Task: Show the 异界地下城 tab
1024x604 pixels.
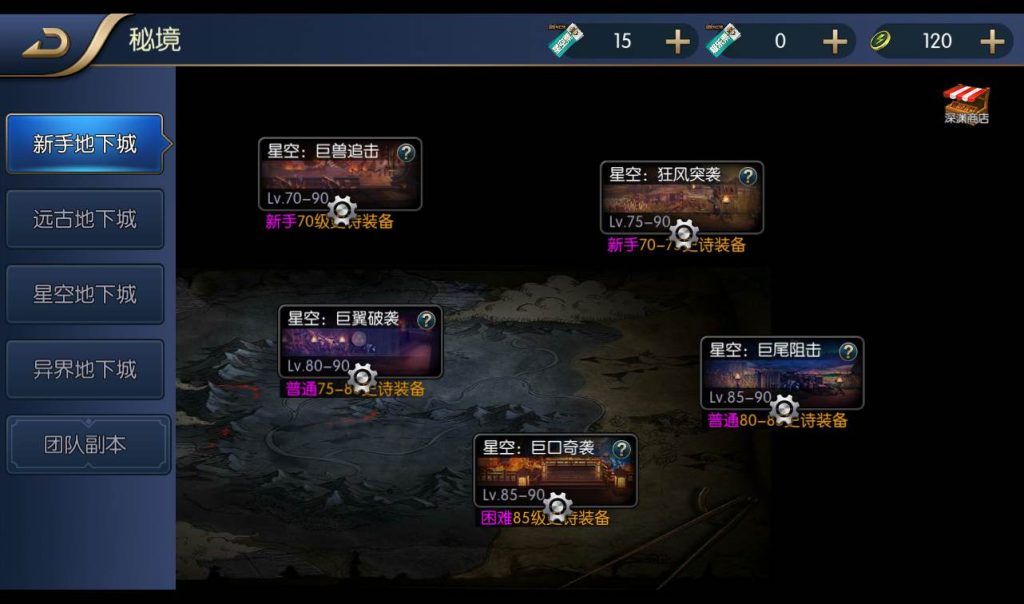Action: (x=85, y=369)
